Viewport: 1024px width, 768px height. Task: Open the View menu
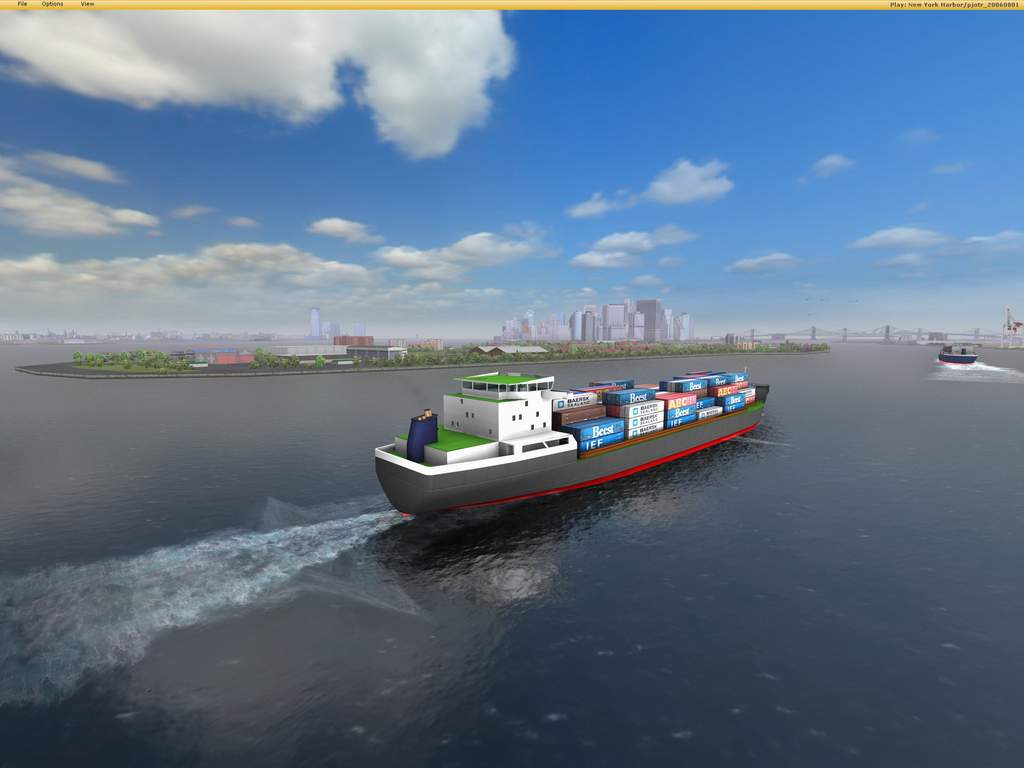[87, 4]
